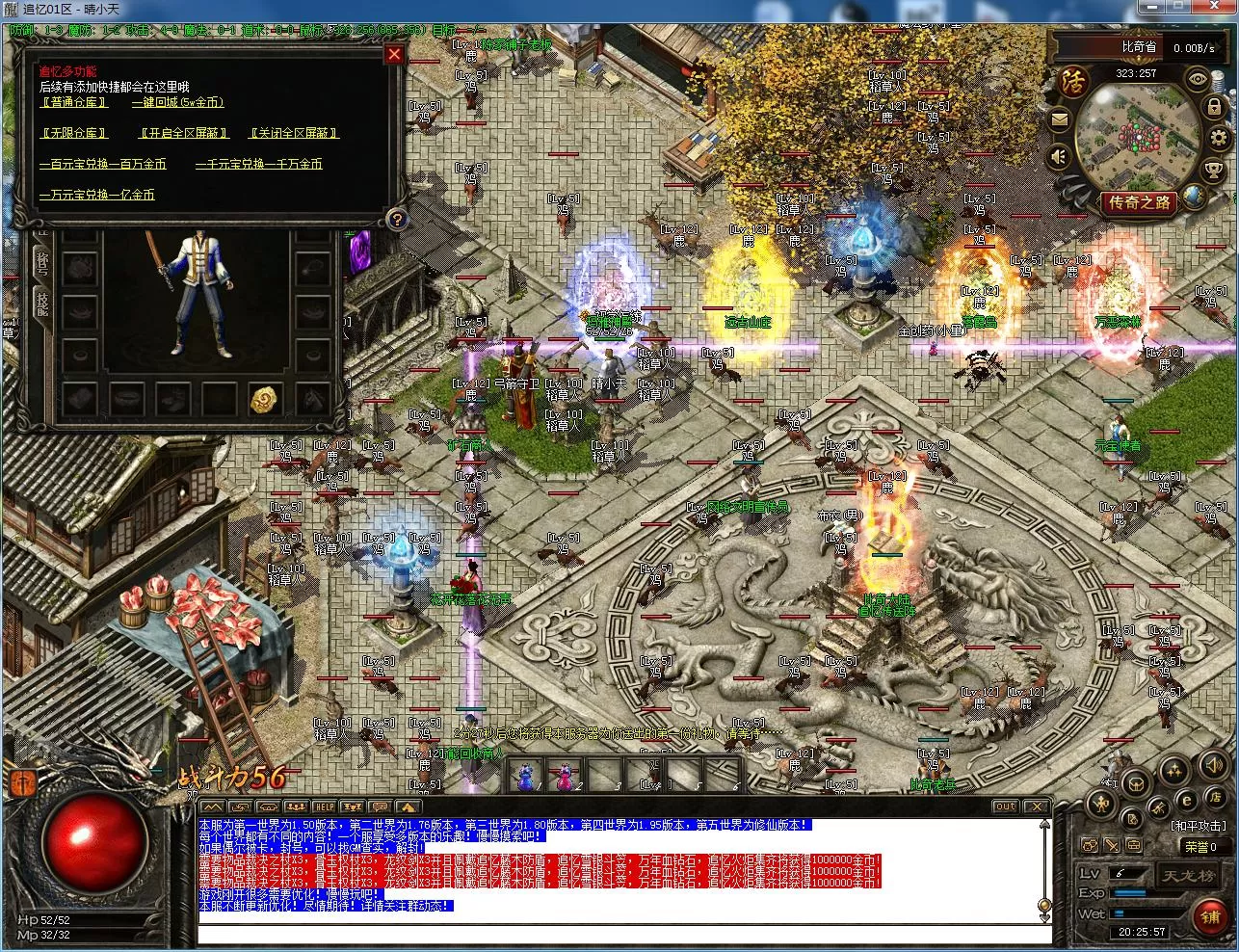Open the 传奇之路 button
This screenshot has width=1239, height=952.
[x=1140, y=203]
